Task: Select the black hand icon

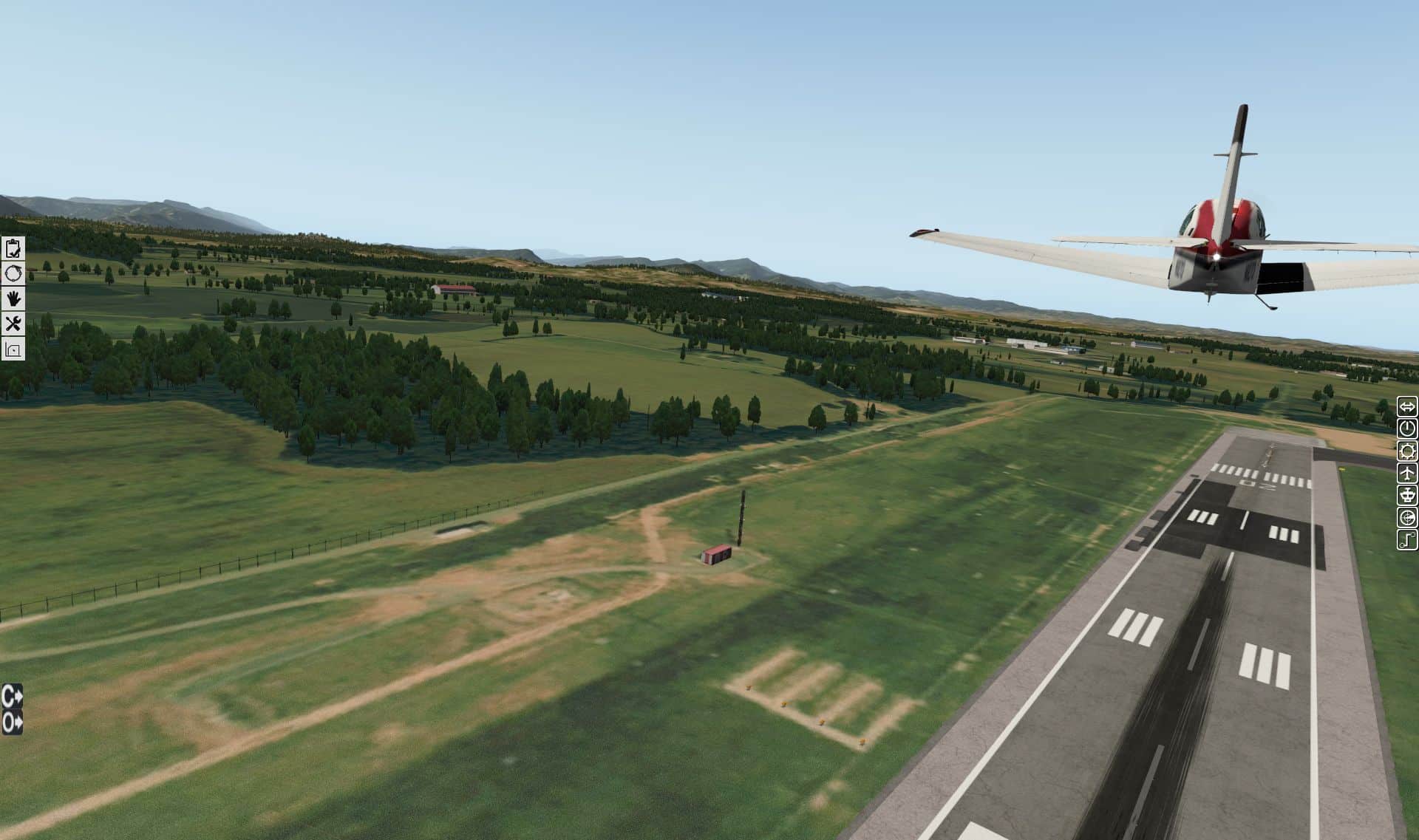Action: [x=13, y=298]
